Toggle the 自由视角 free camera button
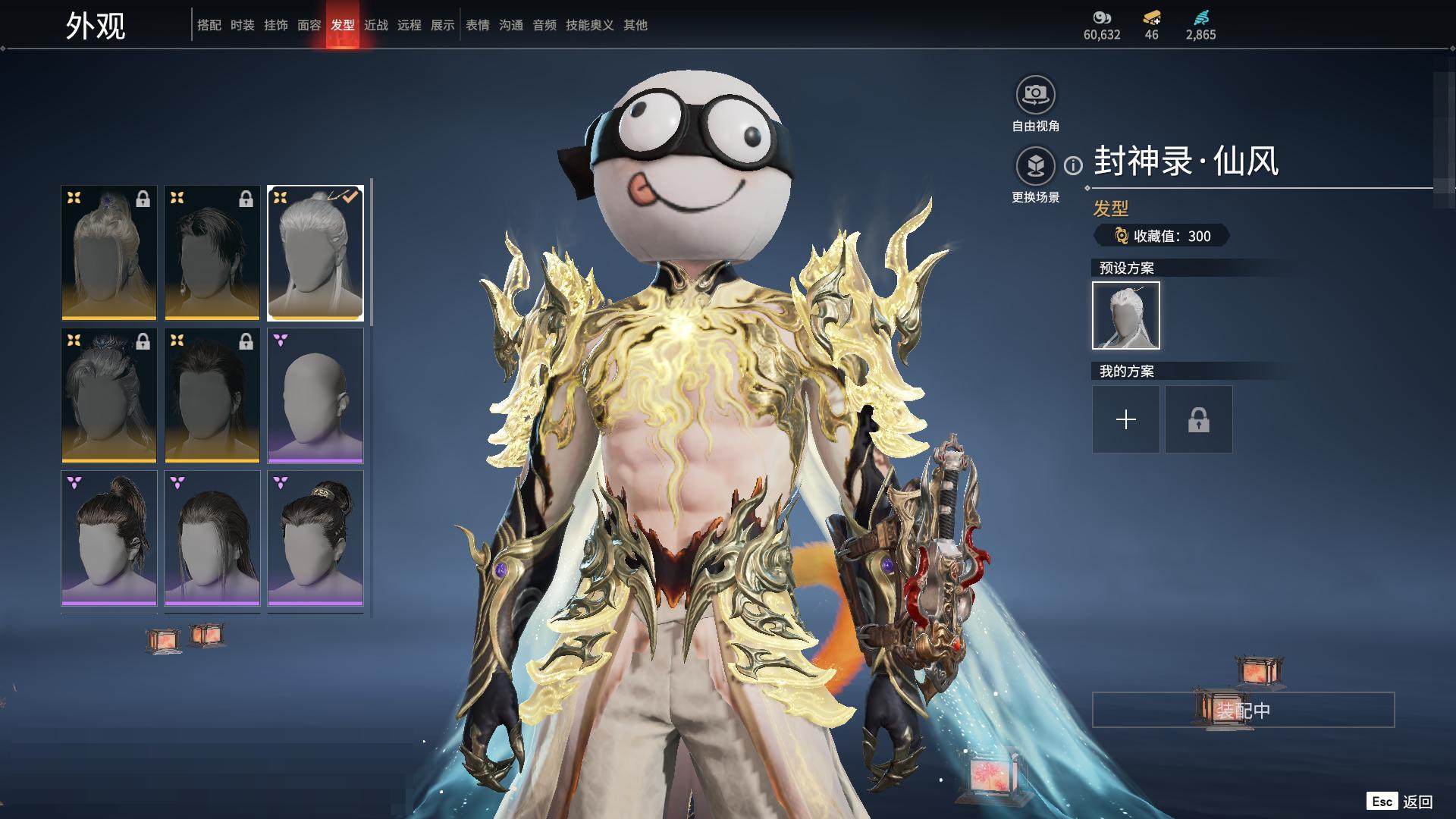Image resolution: width=1456 pixels, height=819 pixels. point(1035,96)
